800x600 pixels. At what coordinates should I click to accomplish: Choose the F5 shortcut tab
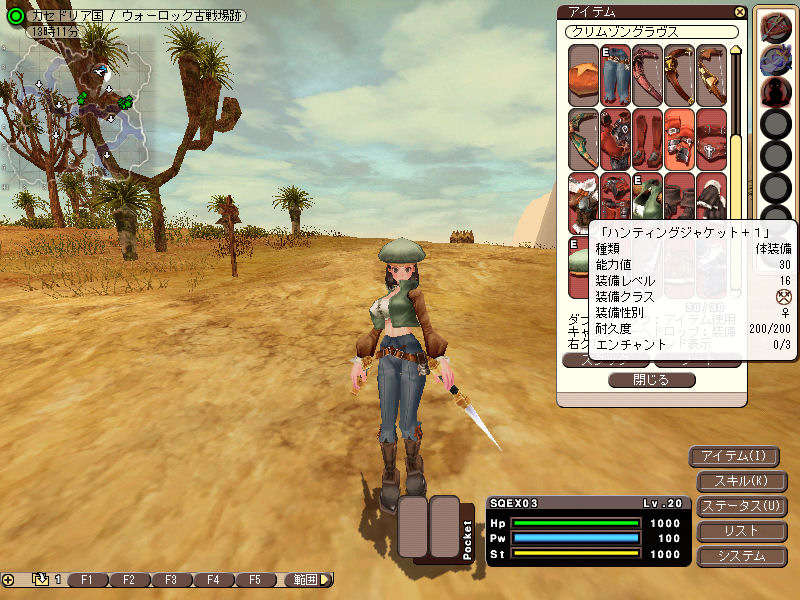[255, 580]
